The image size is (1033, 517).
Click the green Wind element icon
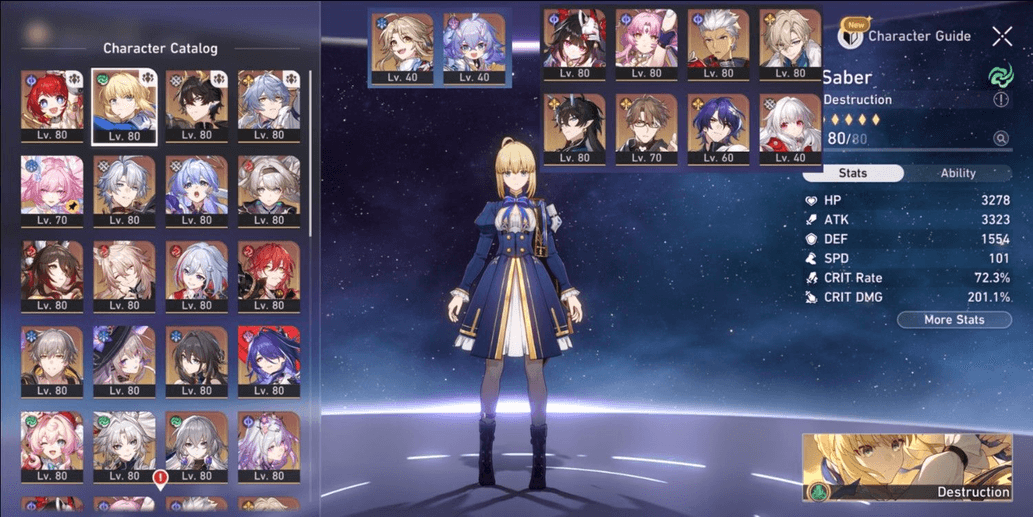(x=1001, y=75)
